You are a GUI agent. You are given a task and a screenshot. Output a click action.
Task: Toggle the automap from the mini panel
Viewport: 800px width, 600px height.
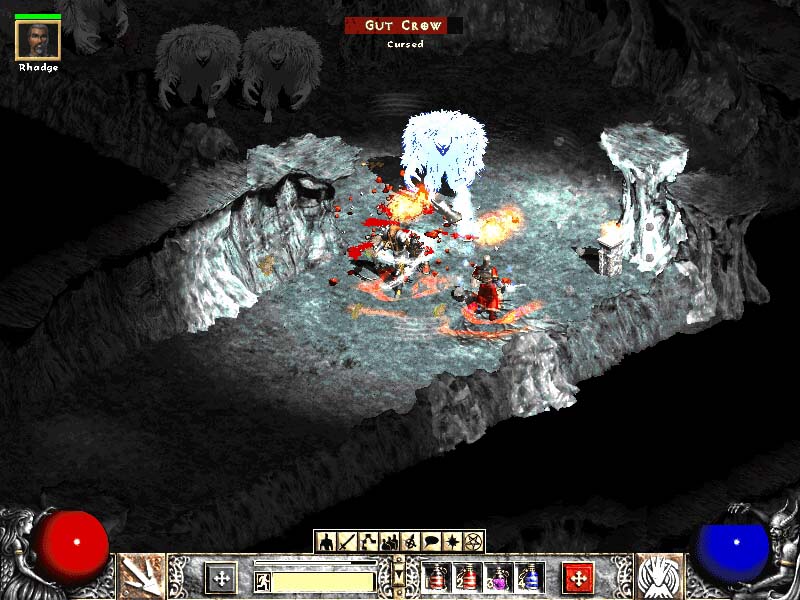click(x=410, y=542)
